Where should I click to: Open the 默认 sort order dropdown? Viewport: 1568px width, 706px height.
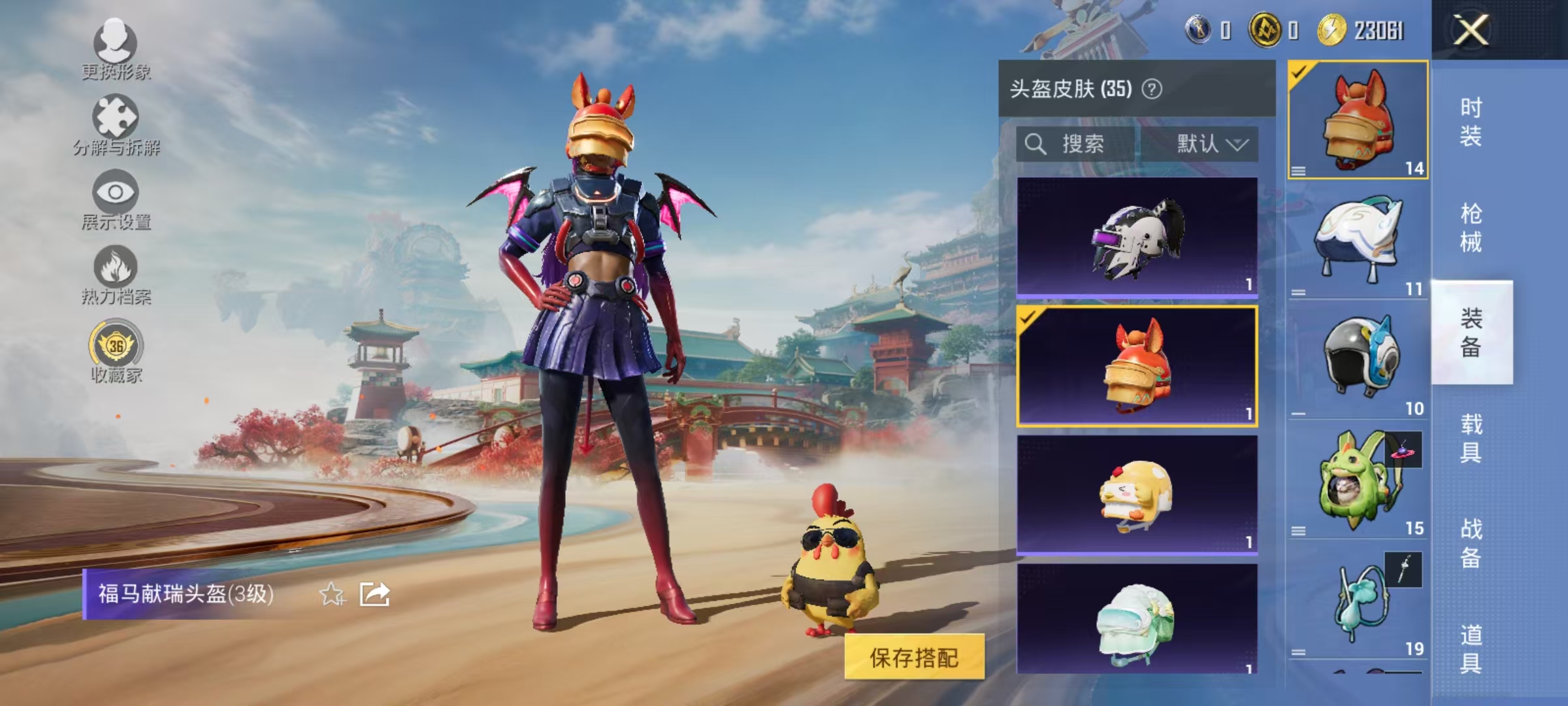(1214, 145)
